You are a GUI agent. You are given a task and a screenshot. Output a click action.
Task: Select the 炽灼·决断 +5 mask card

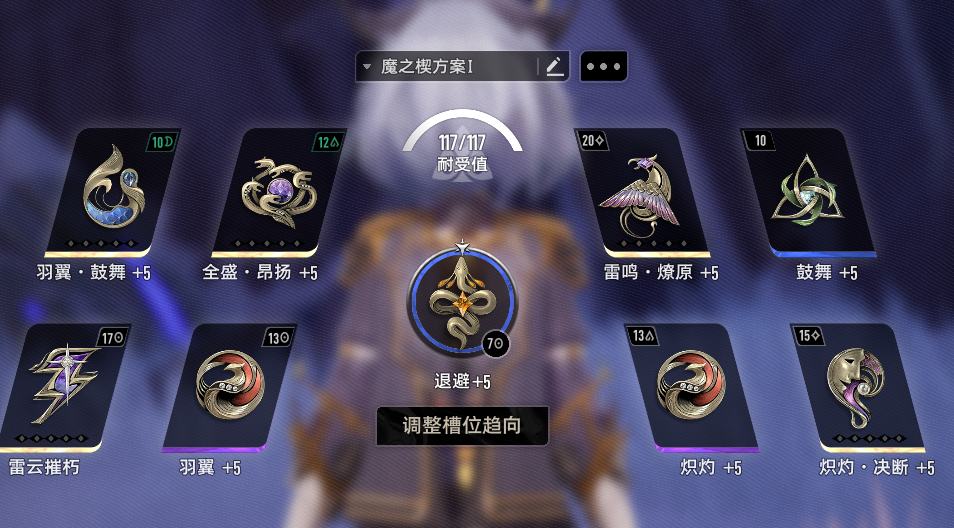click(856, 387)
